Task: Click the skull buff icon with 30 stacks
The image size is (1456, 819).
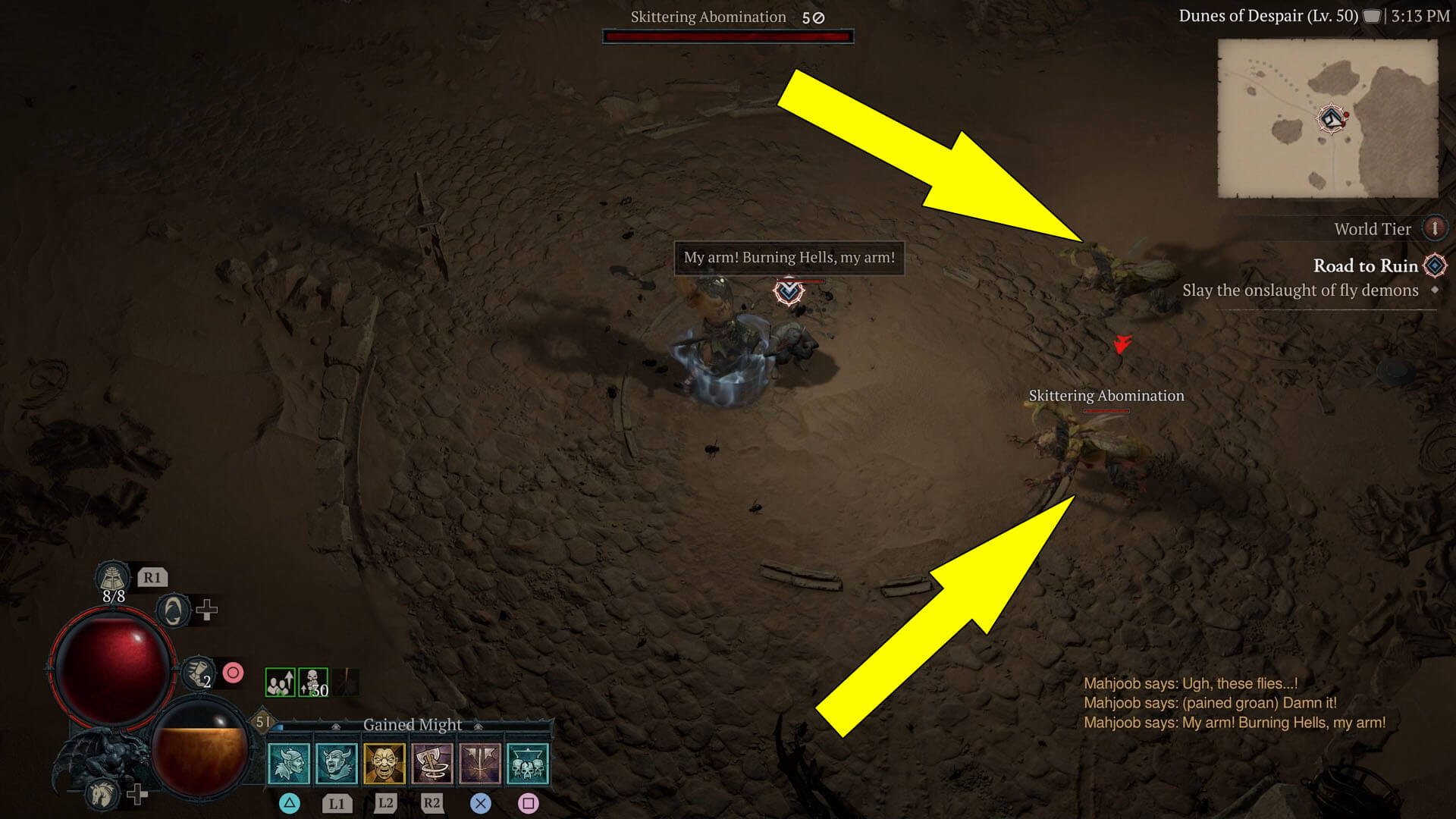Action: (313, 683)
